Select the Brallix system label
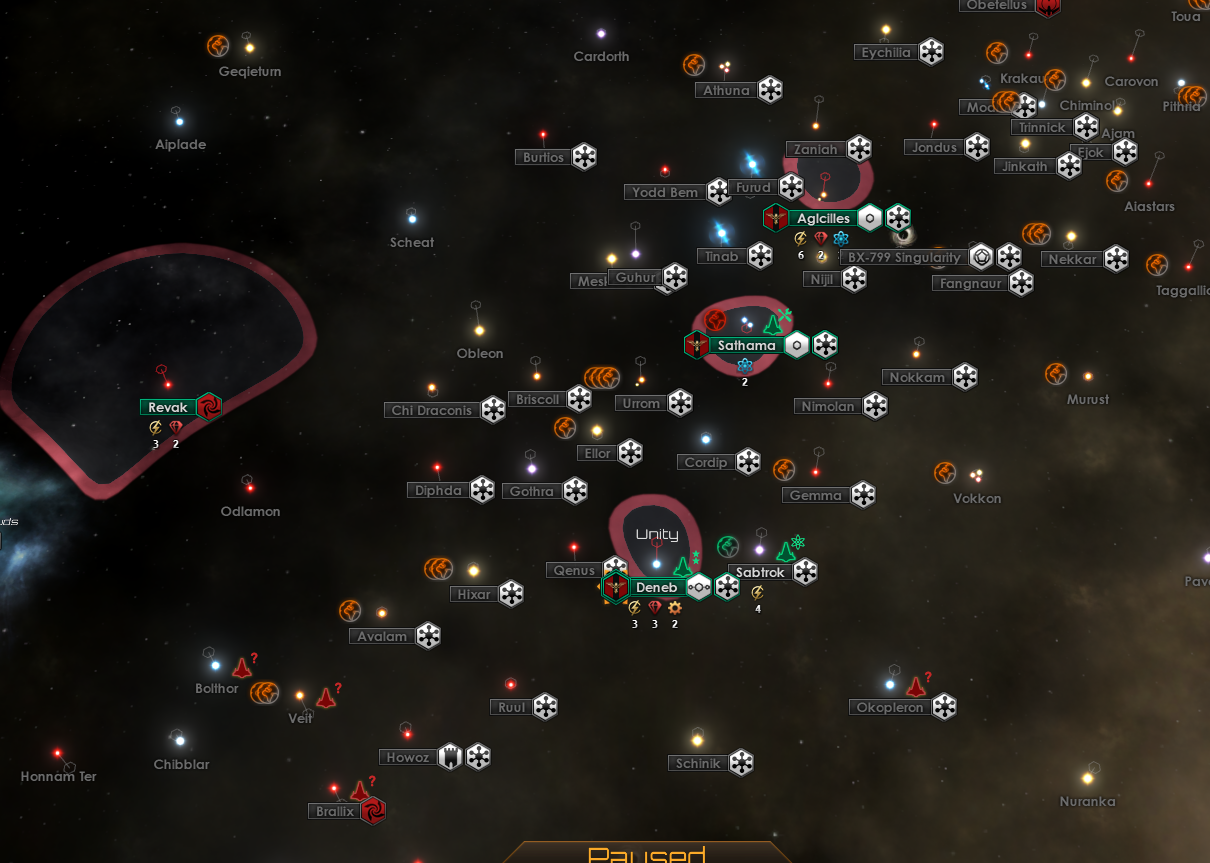 (335, 811)
